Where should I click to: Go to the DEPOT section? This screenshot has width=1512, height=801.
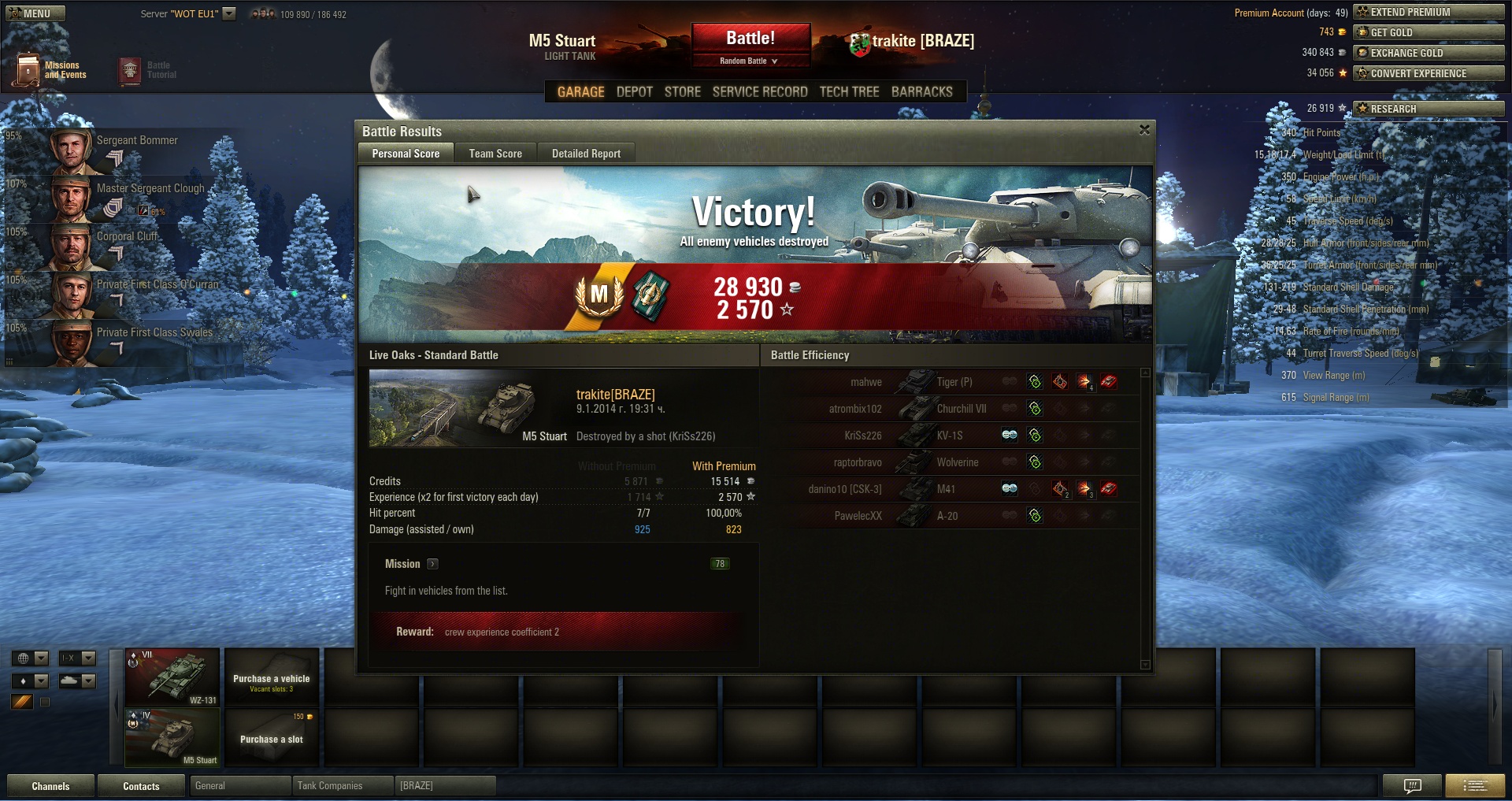634,91
